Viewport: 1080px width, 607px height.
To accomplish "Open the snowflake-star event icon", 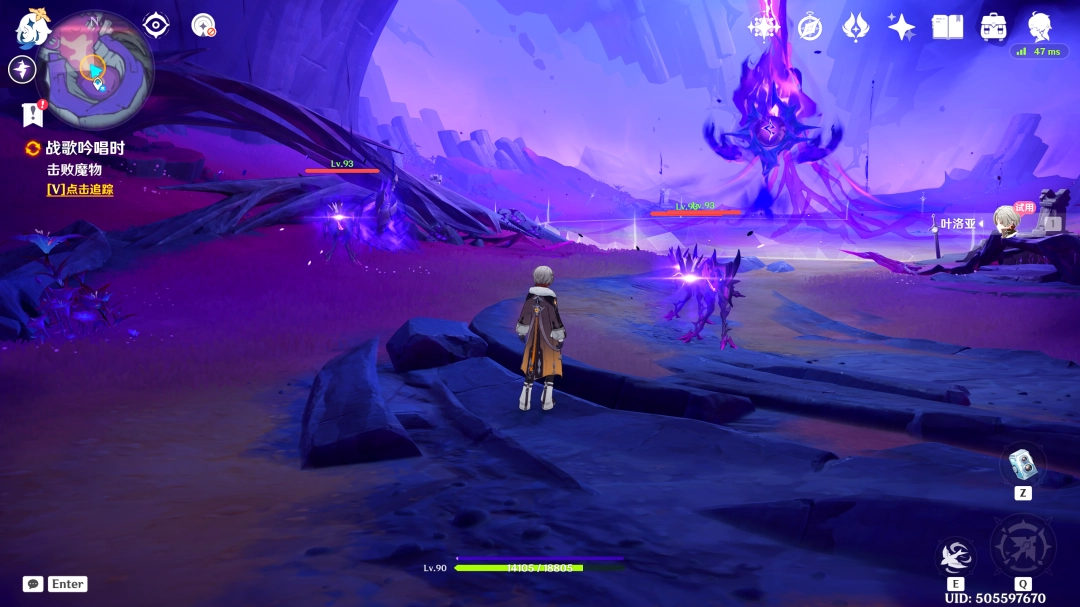I will click(764, 27).
